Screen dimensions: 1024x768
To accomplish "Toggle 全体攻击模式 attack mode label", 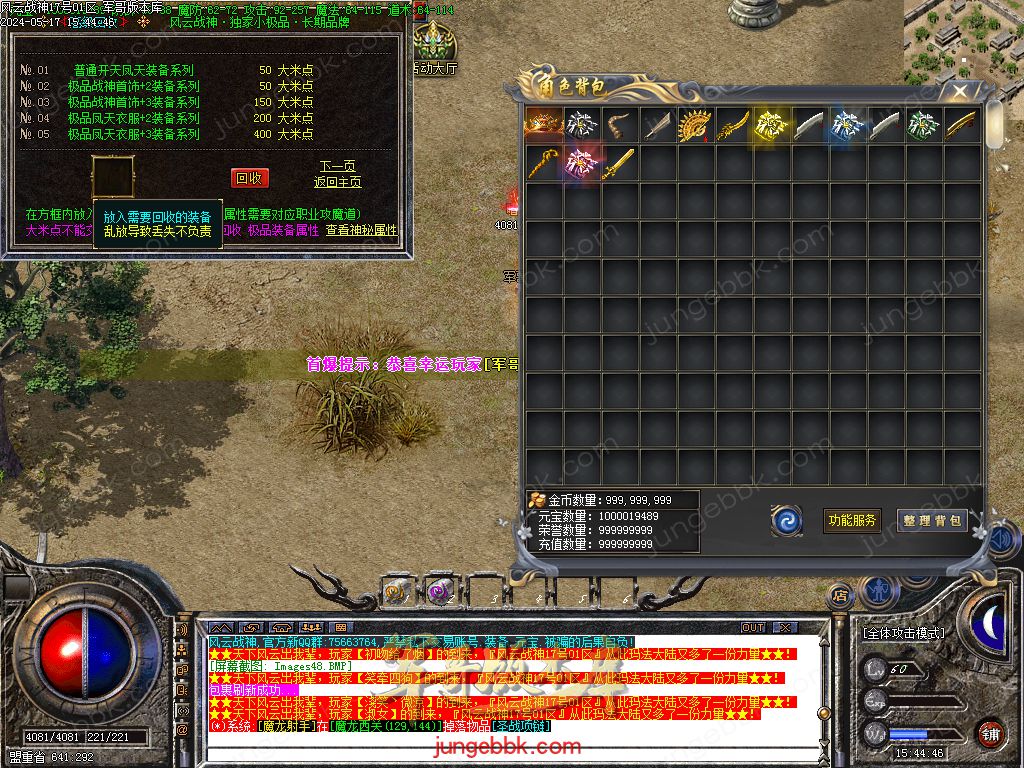I will click(903, 633).
